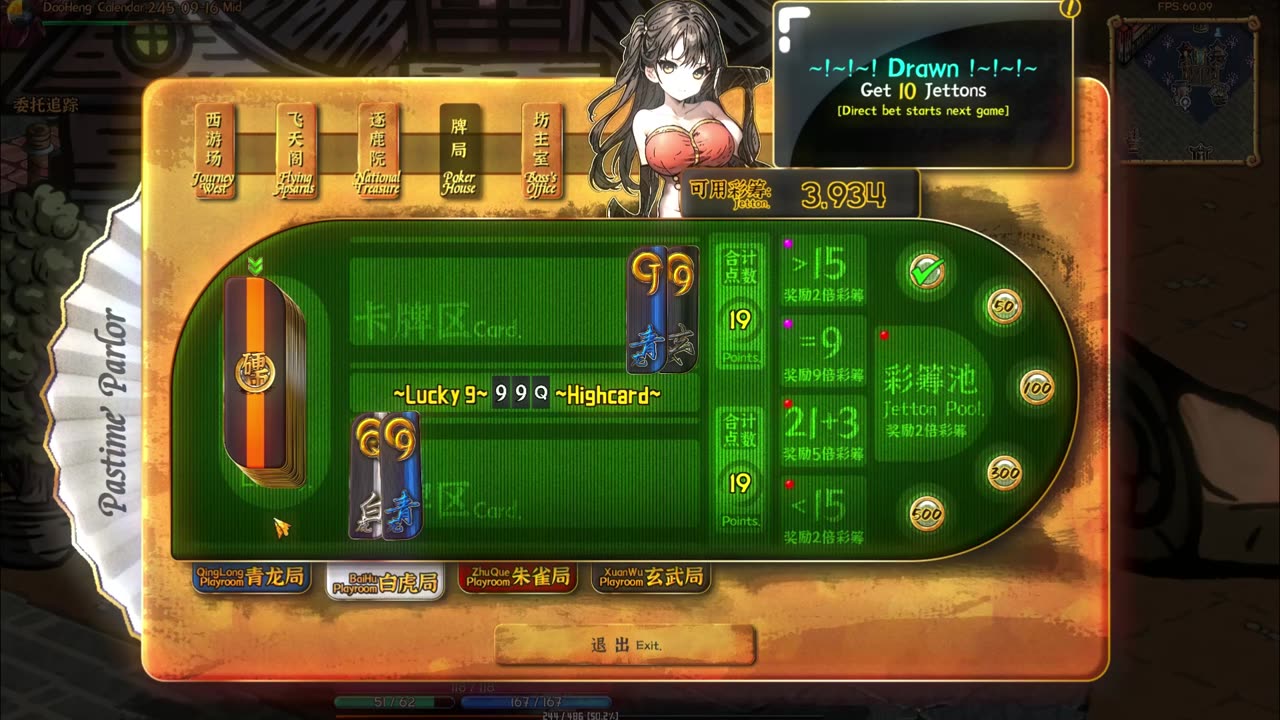Open the Journey West tab

pyautogui.click(x=214, y=151)
